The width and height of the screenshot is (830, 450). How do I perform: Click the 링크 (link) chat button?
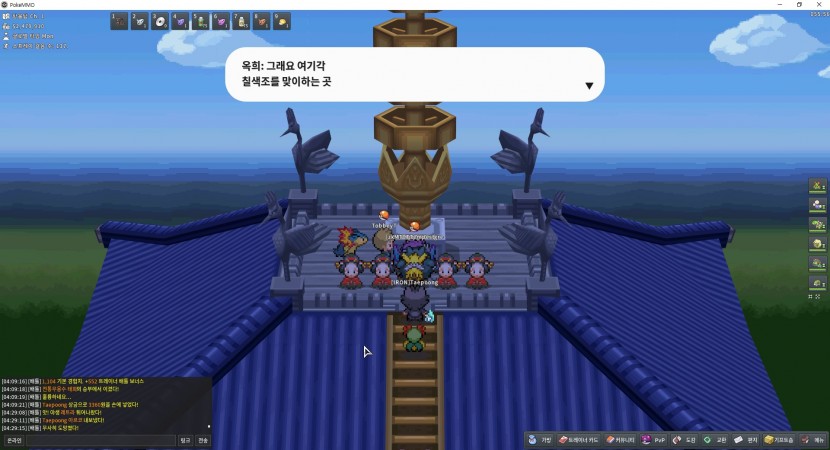185,440
